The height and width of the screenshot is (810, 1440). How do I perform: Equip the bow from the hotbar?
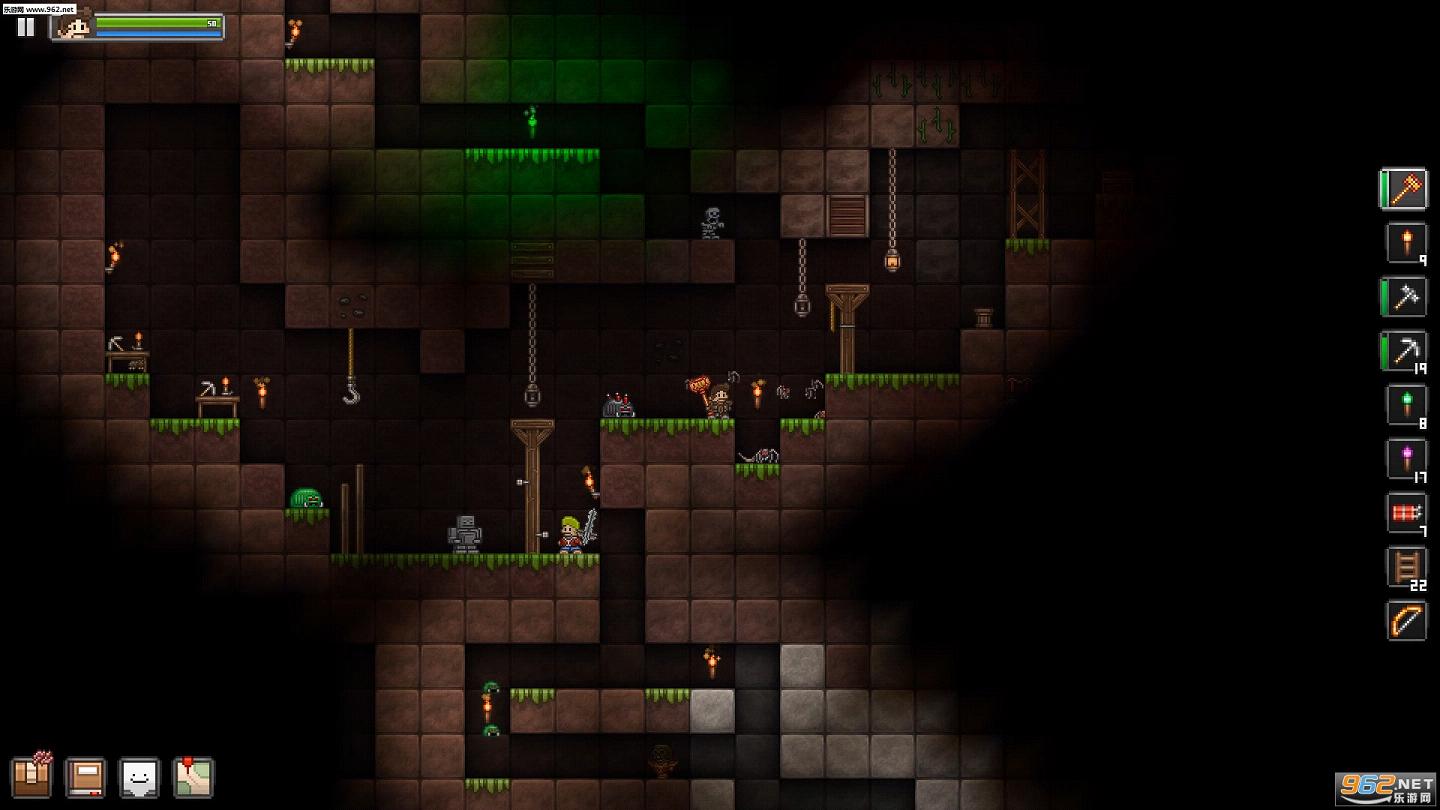[1406, 621]
